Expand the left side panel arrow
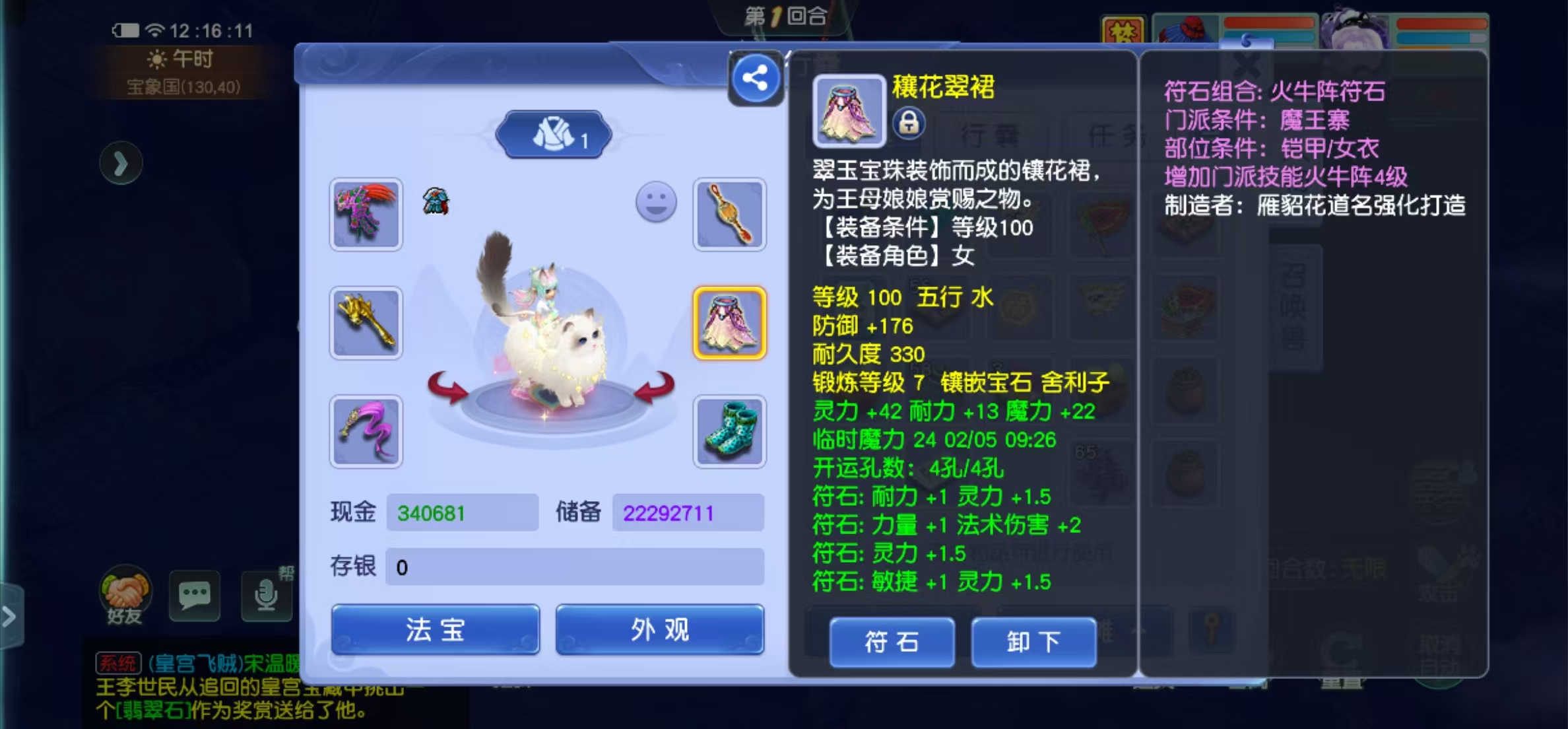This screenshot has height=729, width=1568. tap(121, 162)
